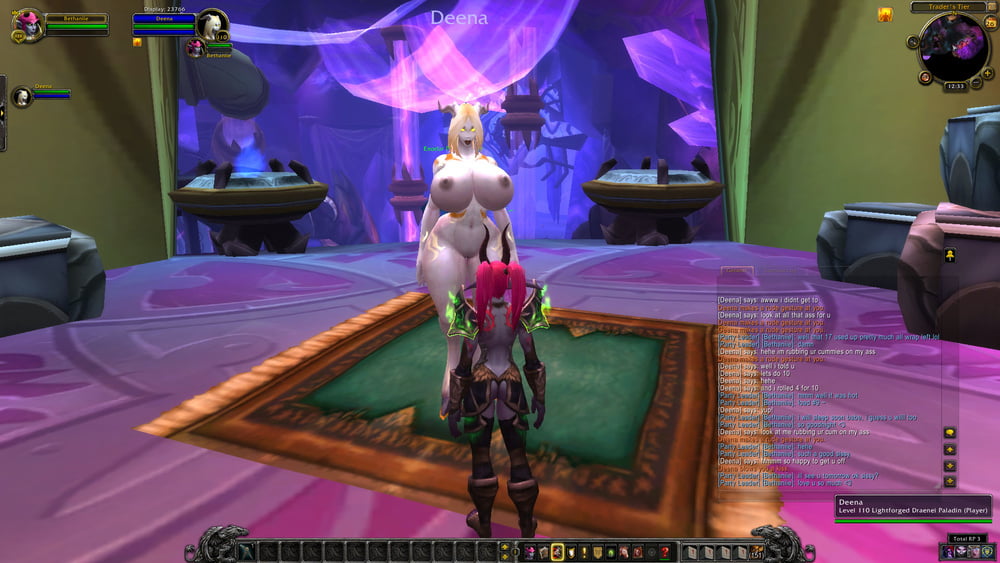The width and height of the screenshot is (1000, 563).
Task: Click the player portrait of Bethanie
Action: click(x=29, y=24)
